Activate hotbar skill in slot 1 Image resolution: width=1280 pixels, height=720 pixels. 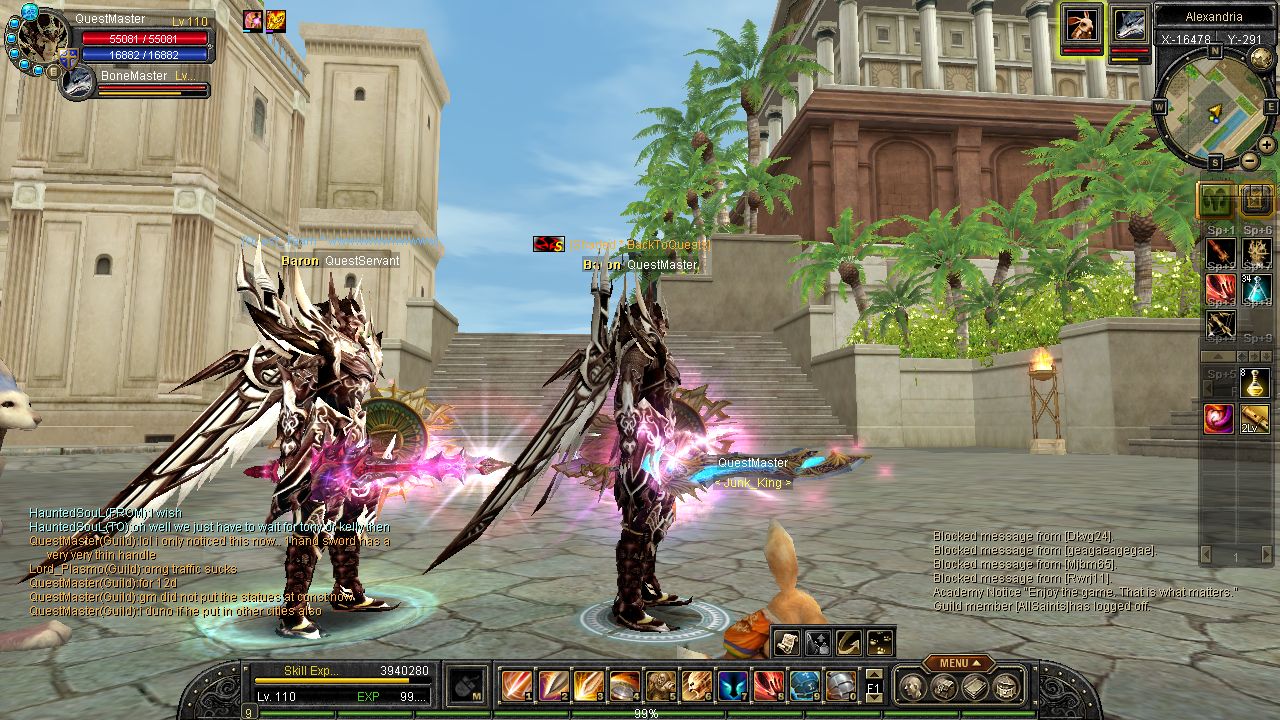(517, 686)
